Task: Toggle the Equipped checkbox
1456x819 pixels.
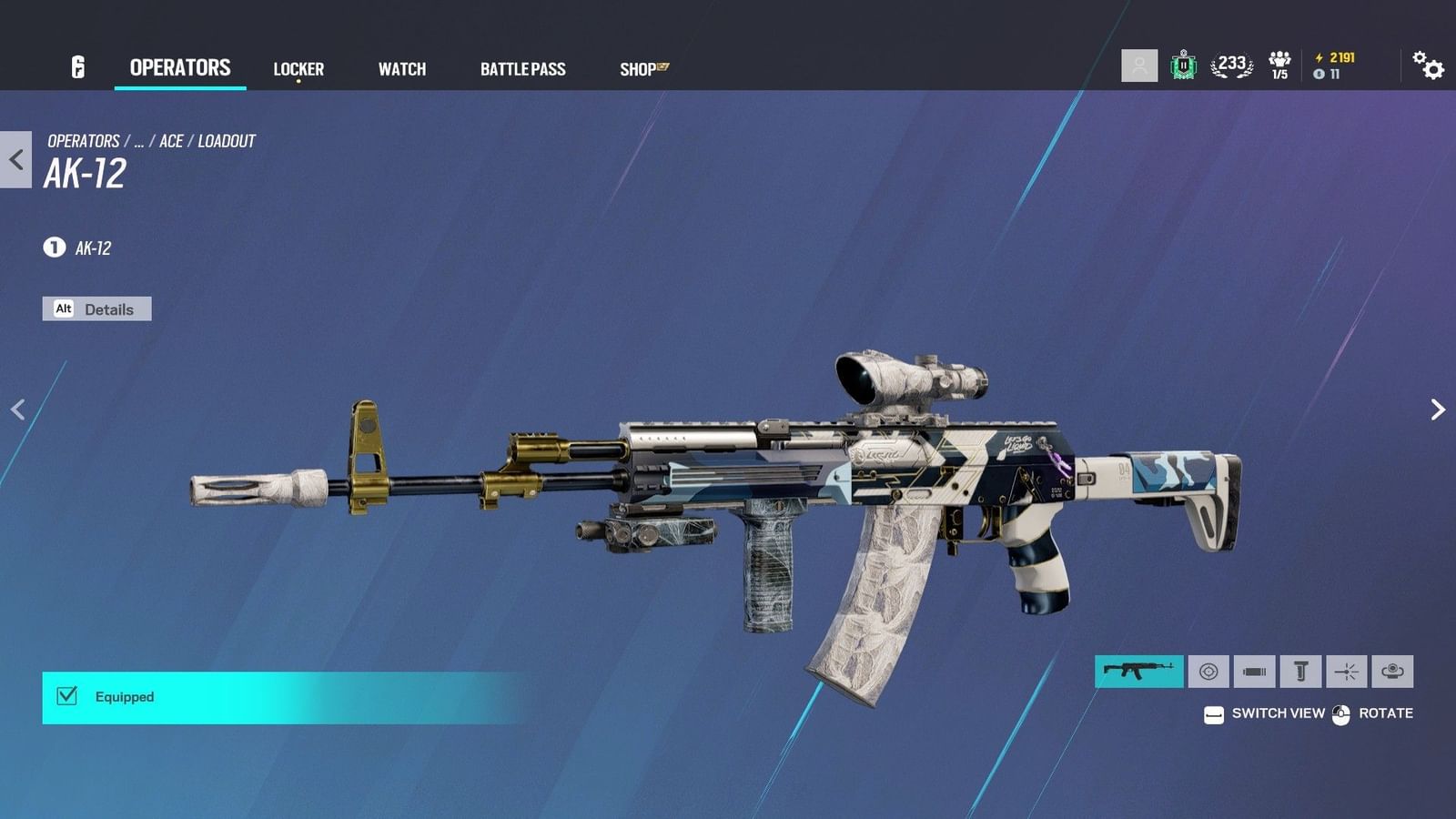Action: pyautogui.click(x=65, y=696)
